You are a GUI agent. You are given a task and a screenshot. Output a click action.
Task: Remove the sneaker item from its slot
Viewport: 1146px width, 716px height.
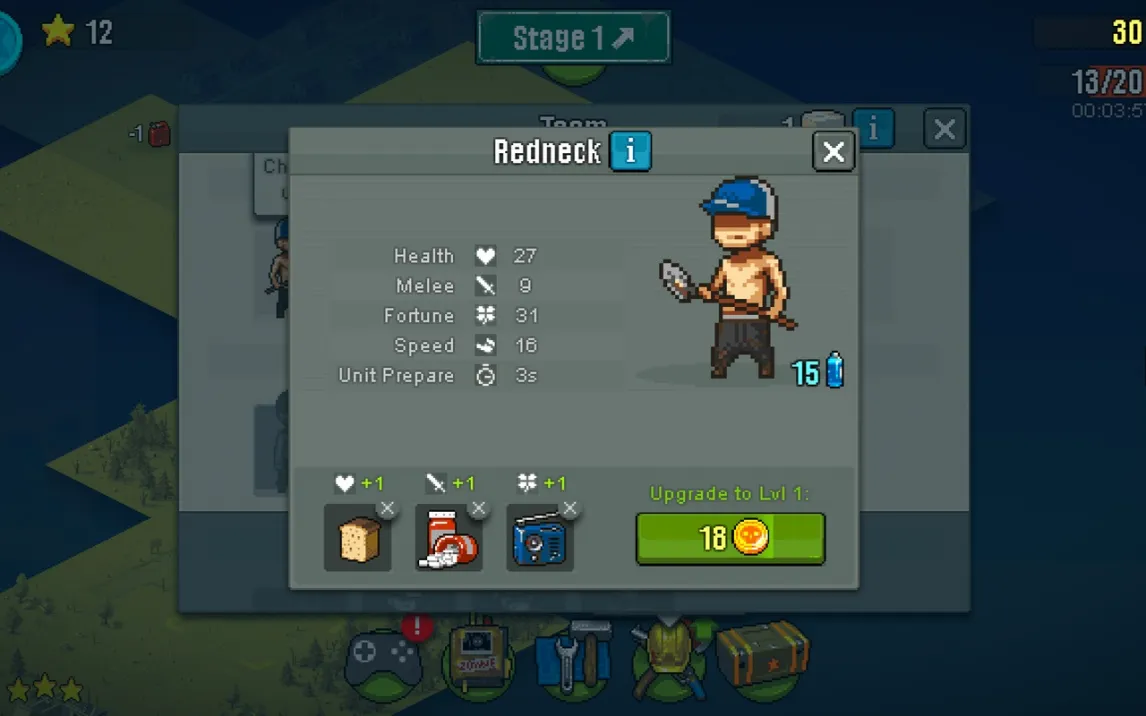(x=479, y=509)
